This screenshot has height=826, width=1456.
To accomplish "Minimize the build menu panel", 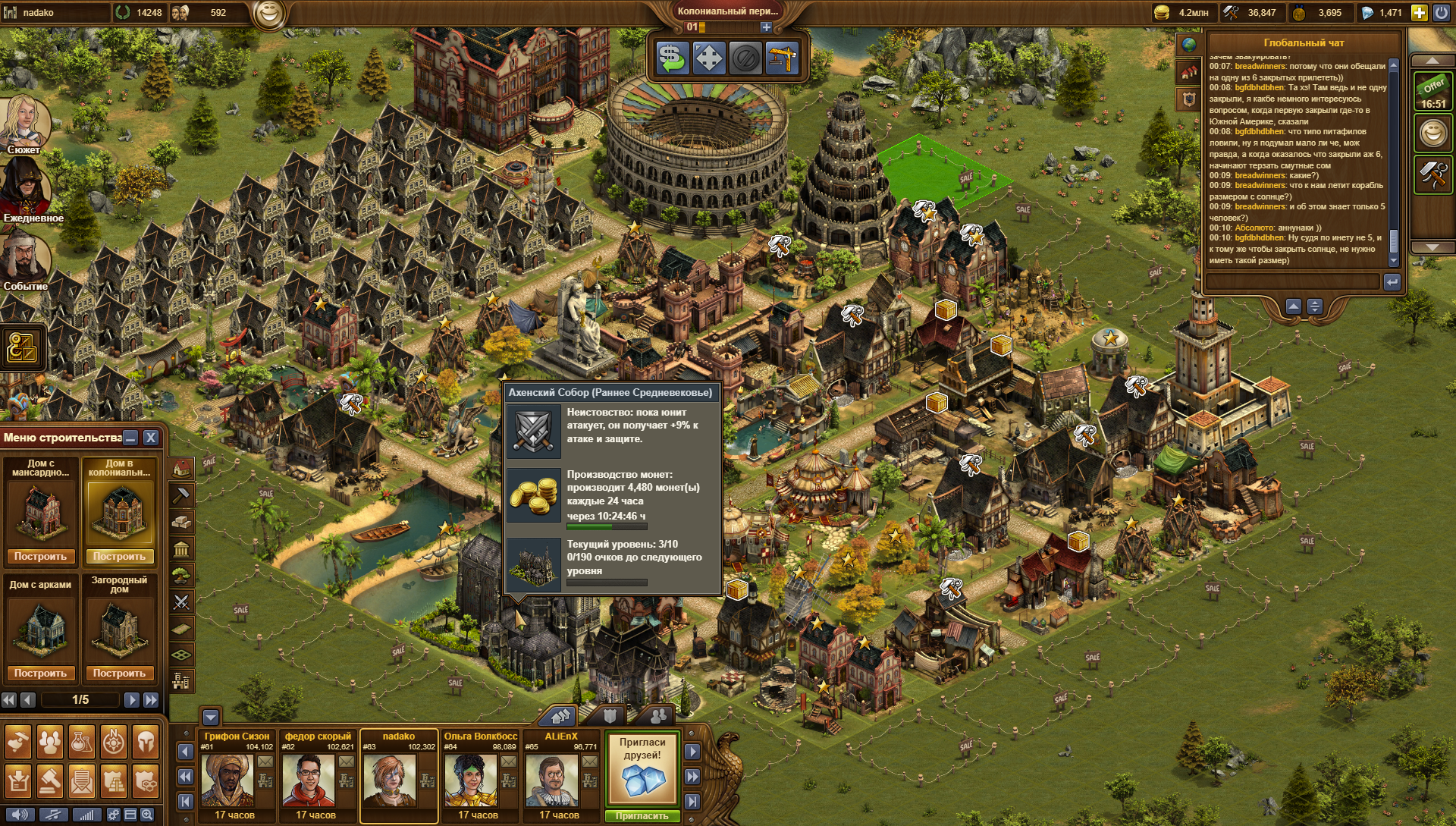I will pyautogui.click(x=131, y=438).
